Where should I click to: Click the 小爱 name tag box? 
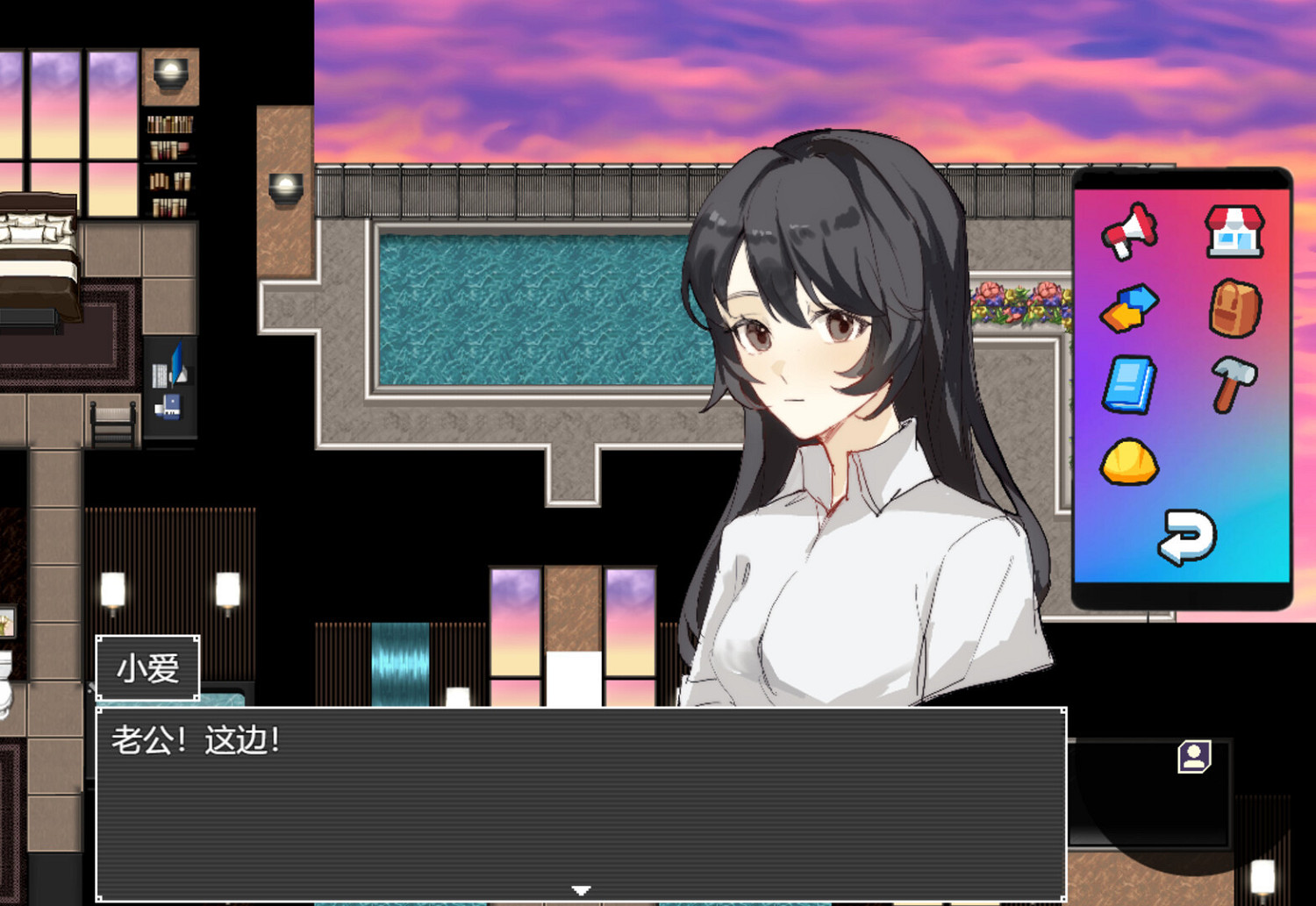click(147, 667)
